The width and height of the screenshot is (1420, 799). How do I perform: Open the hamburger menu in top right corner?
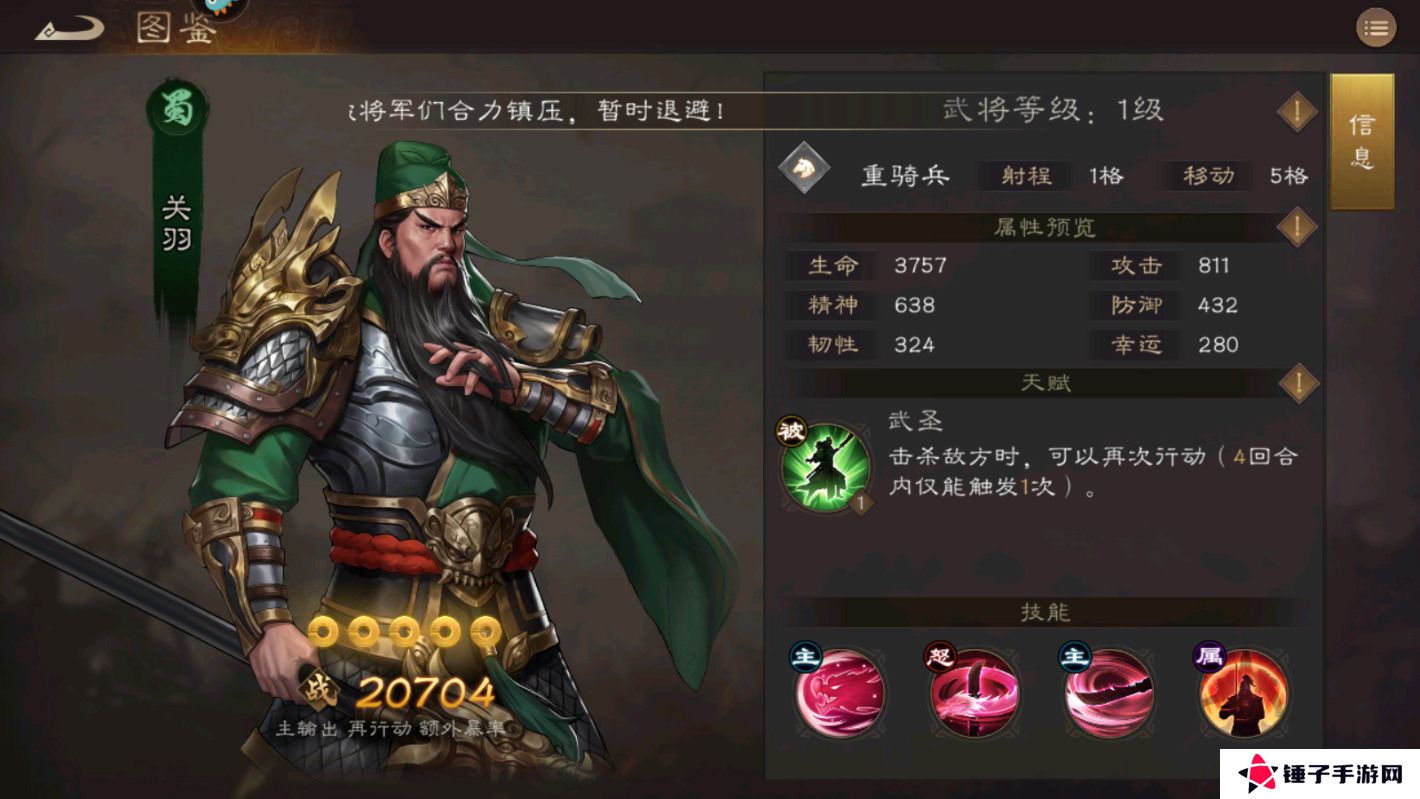[x=1377, y=28]
